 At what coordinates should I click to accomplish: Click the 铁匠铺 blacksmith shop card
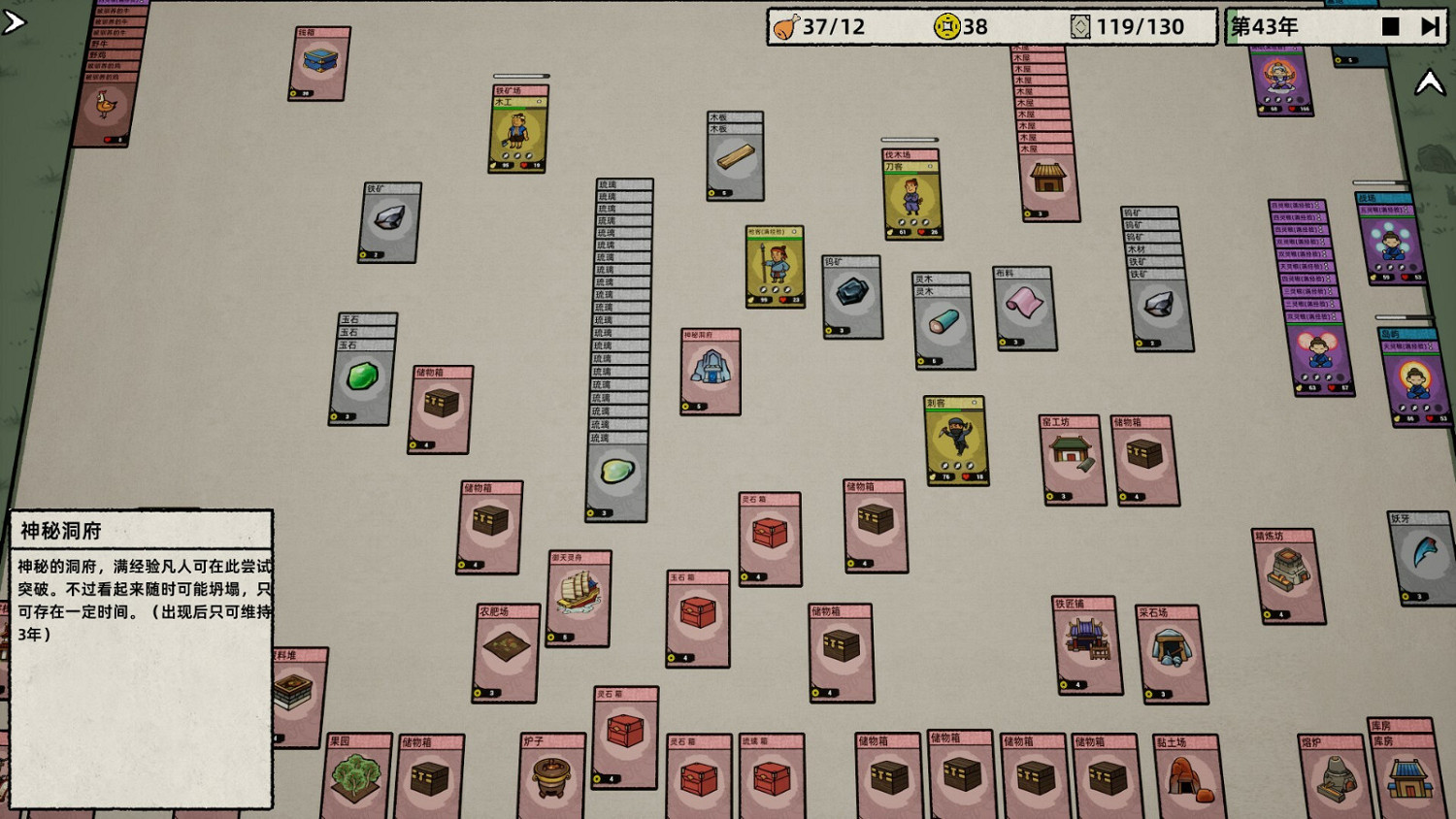[x=1087, y=645]
